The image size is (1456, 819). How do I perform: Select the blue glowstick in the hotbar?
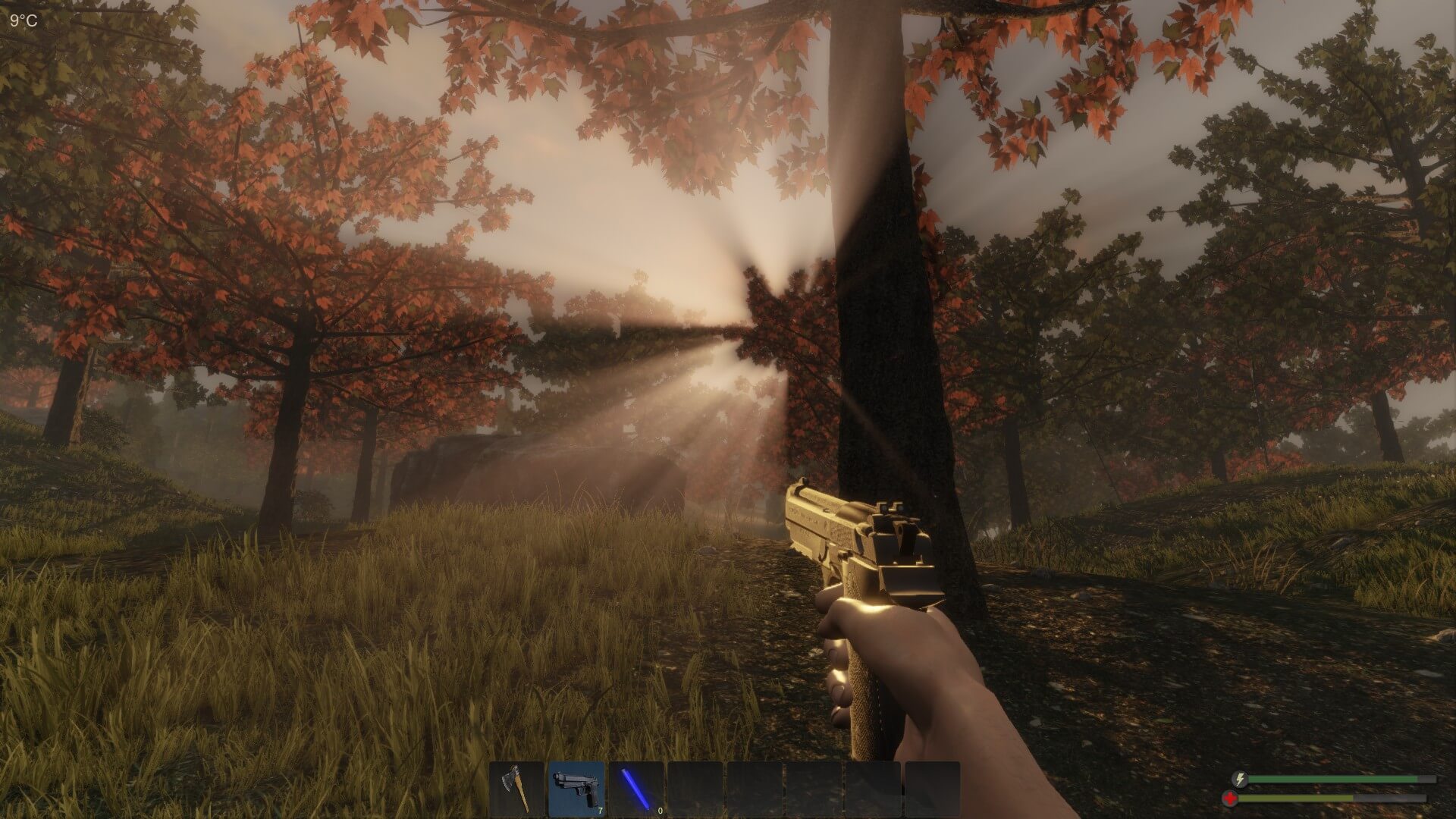(635, 789)
